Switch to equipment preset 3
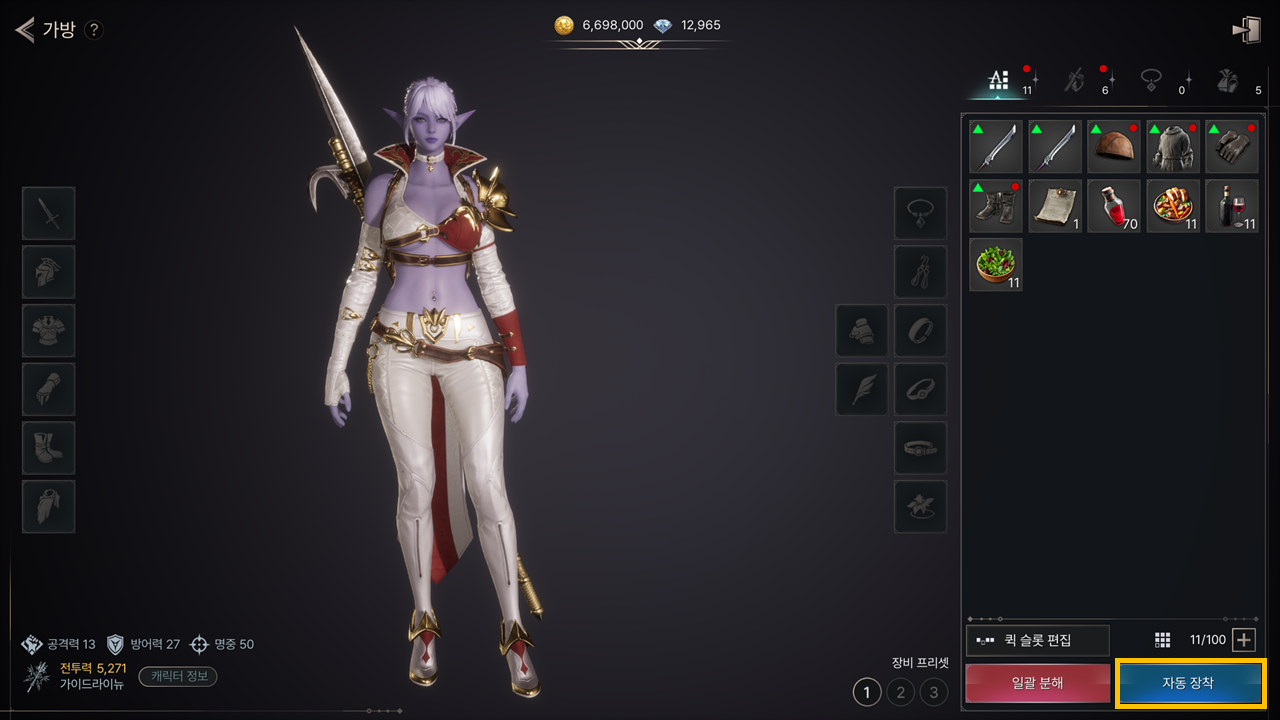The width and height of the screenshot is (1280, 720). [x=934, y=691]
